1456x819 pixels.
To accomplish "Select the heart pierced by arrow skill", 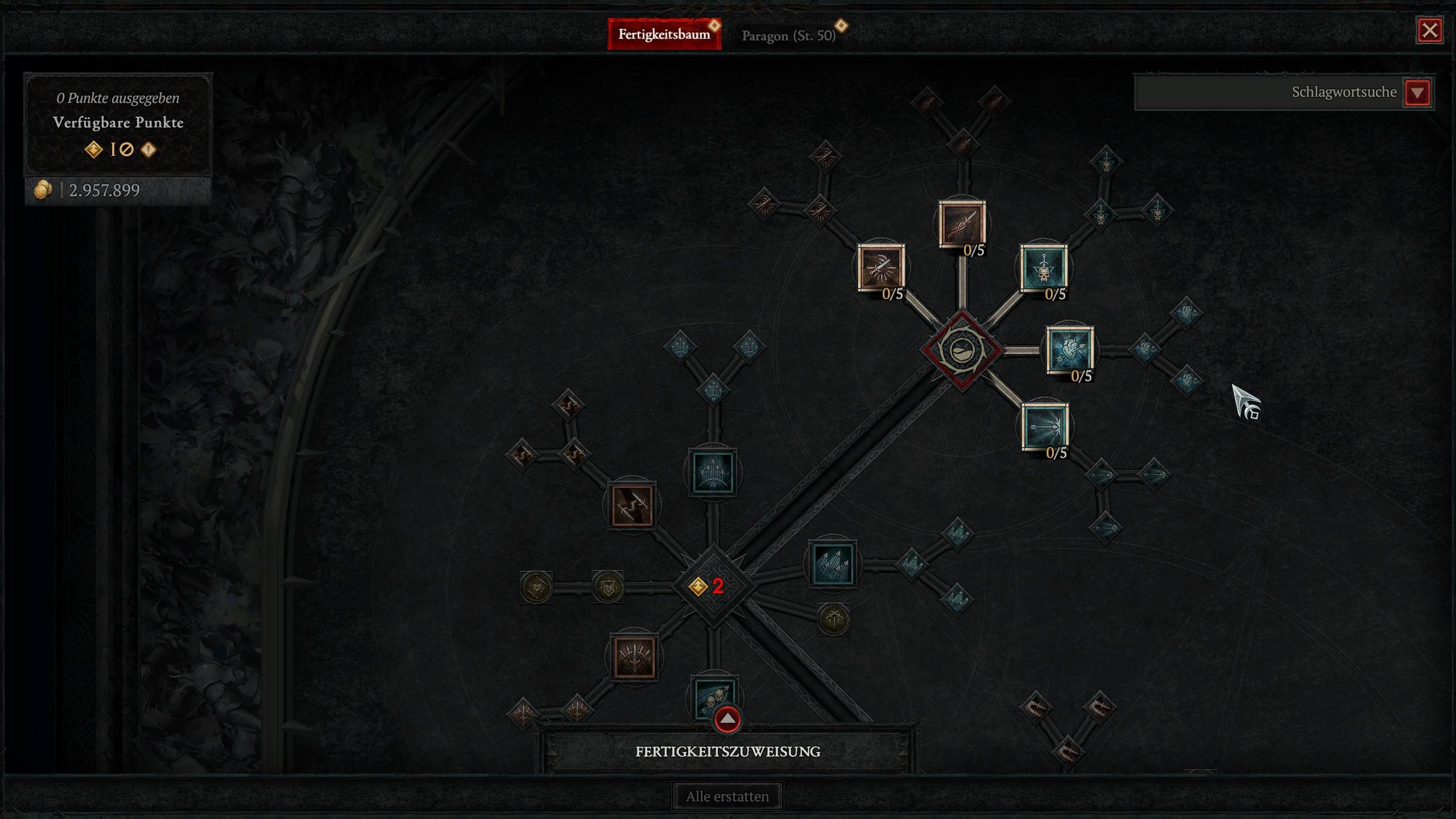I will click(1069, 350).
